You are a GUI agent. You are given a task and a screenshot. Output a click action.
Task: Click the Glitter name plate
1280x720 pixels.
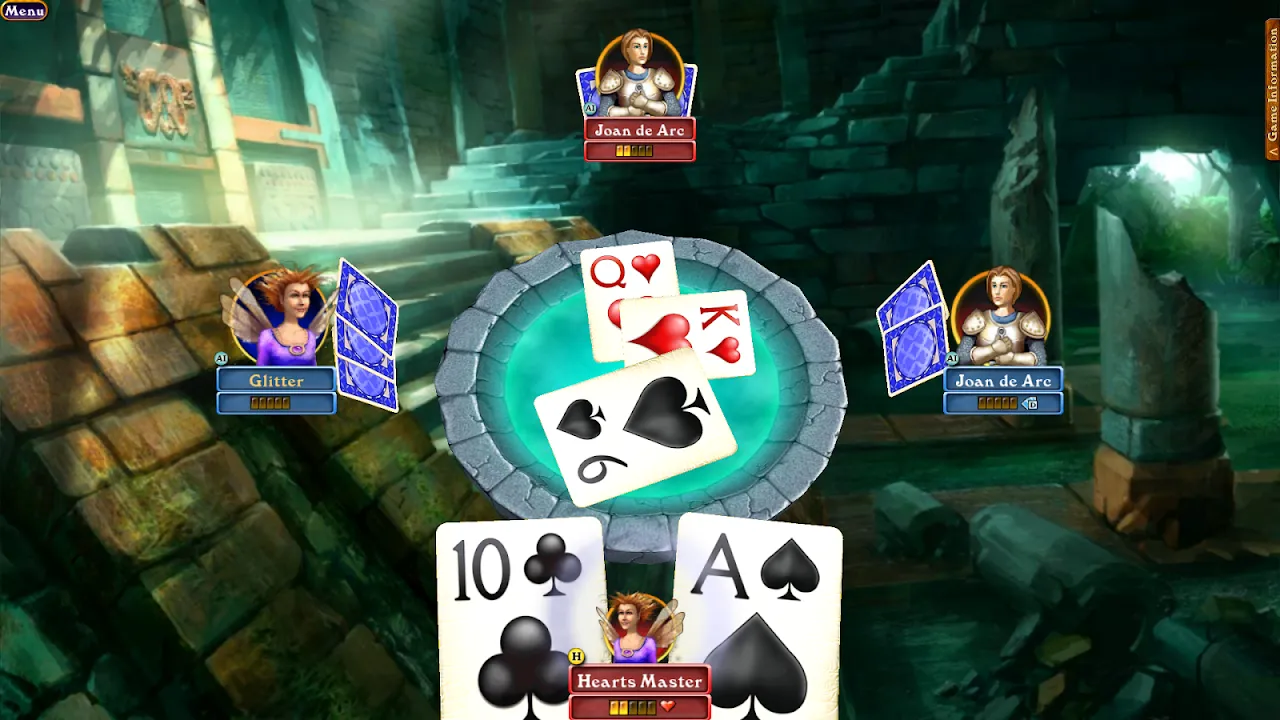coord(277,381)
